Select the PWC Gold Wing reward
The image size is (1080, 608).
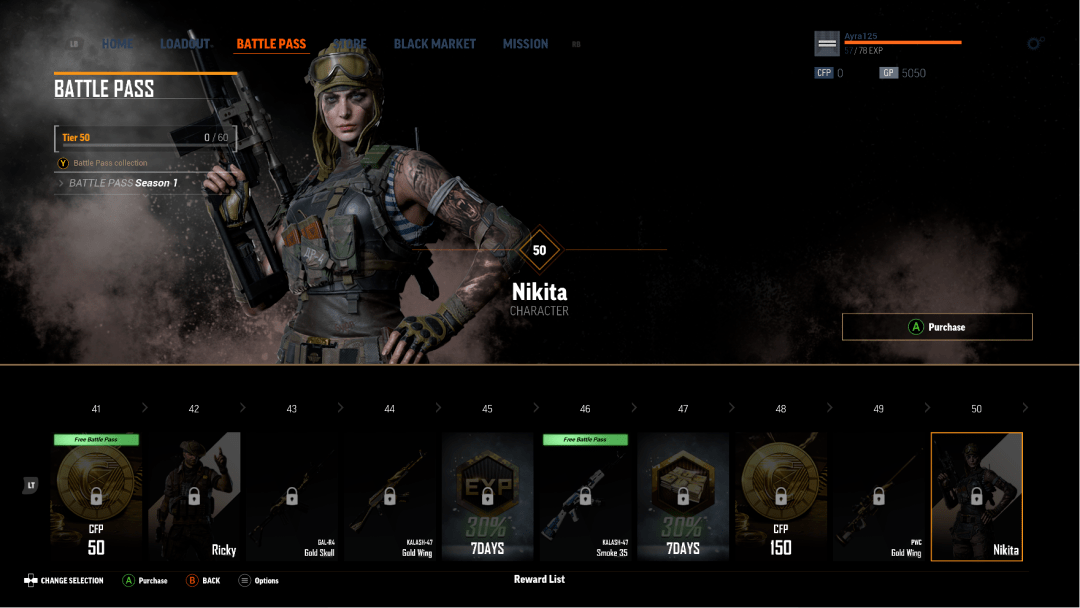pos(878,496)
